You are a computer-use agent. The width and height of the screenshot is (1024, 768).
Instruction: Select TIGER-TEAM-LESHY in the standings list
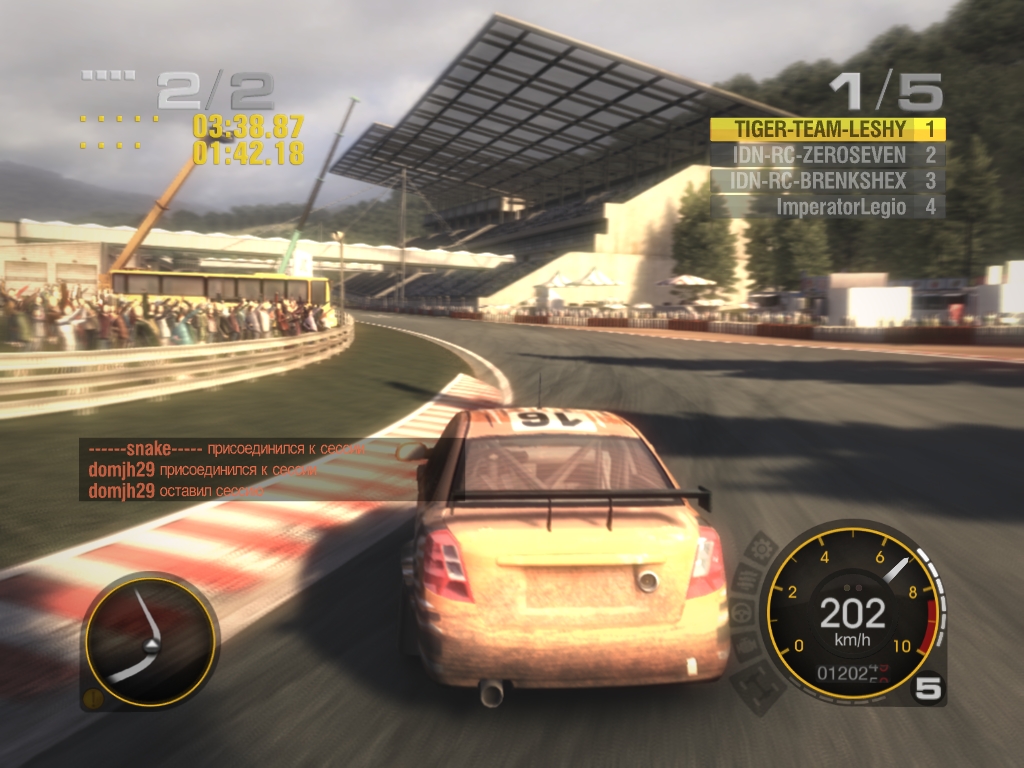[x=827, y=129]
